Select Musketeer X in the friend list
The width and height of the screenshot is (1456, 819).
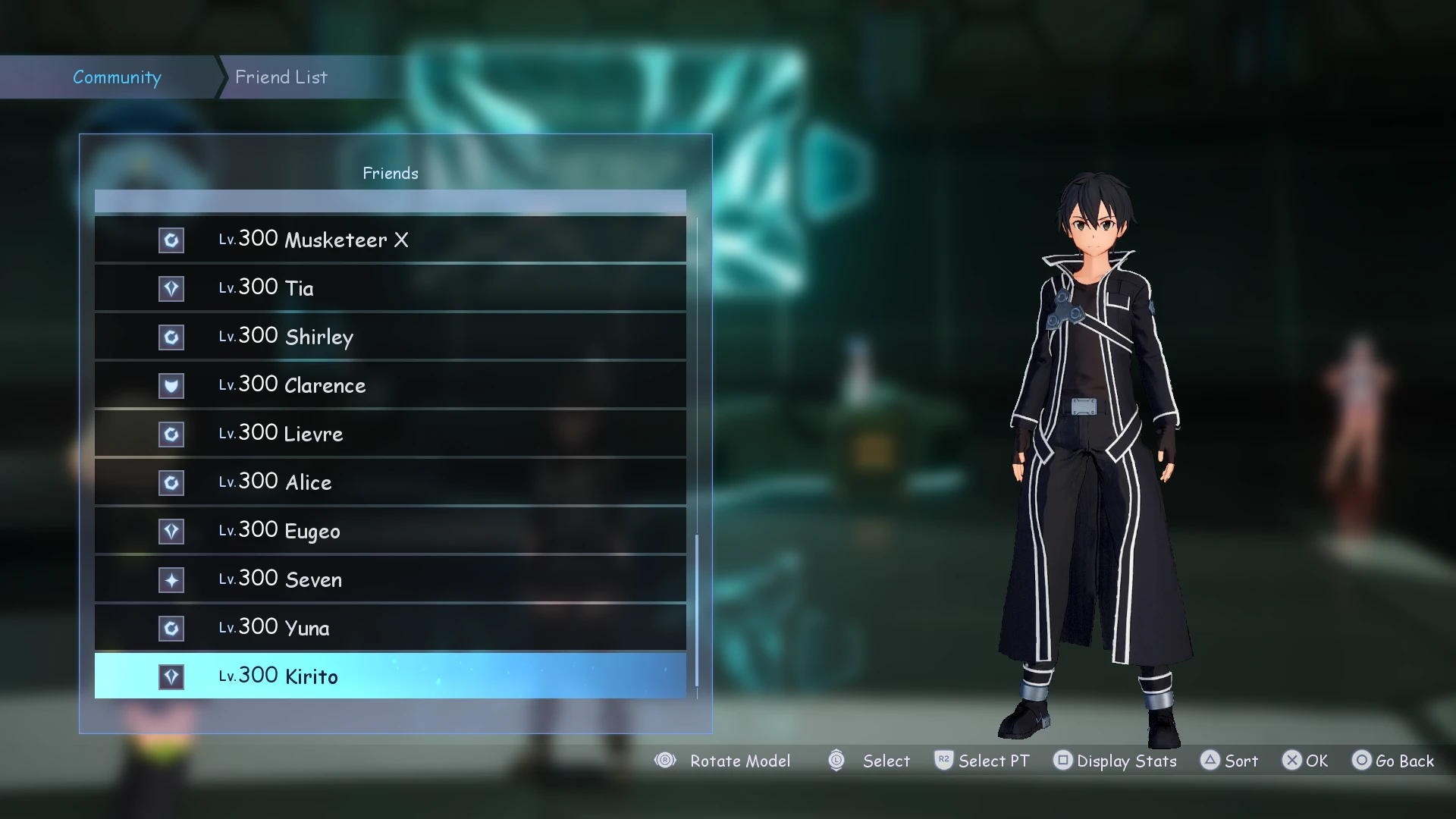coord(390,240)
